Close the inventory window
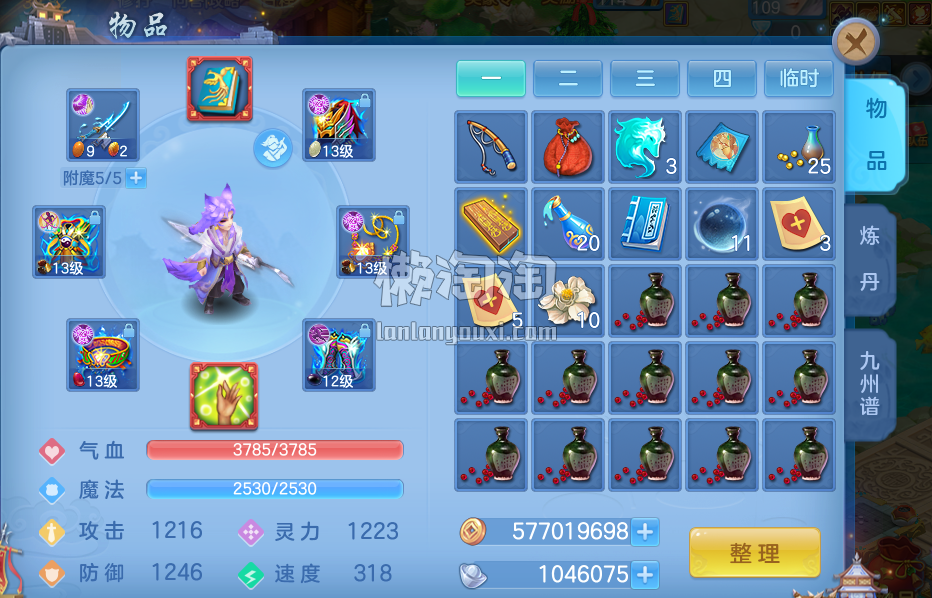This screenshot has height=598, width=932. click(855, 42)
